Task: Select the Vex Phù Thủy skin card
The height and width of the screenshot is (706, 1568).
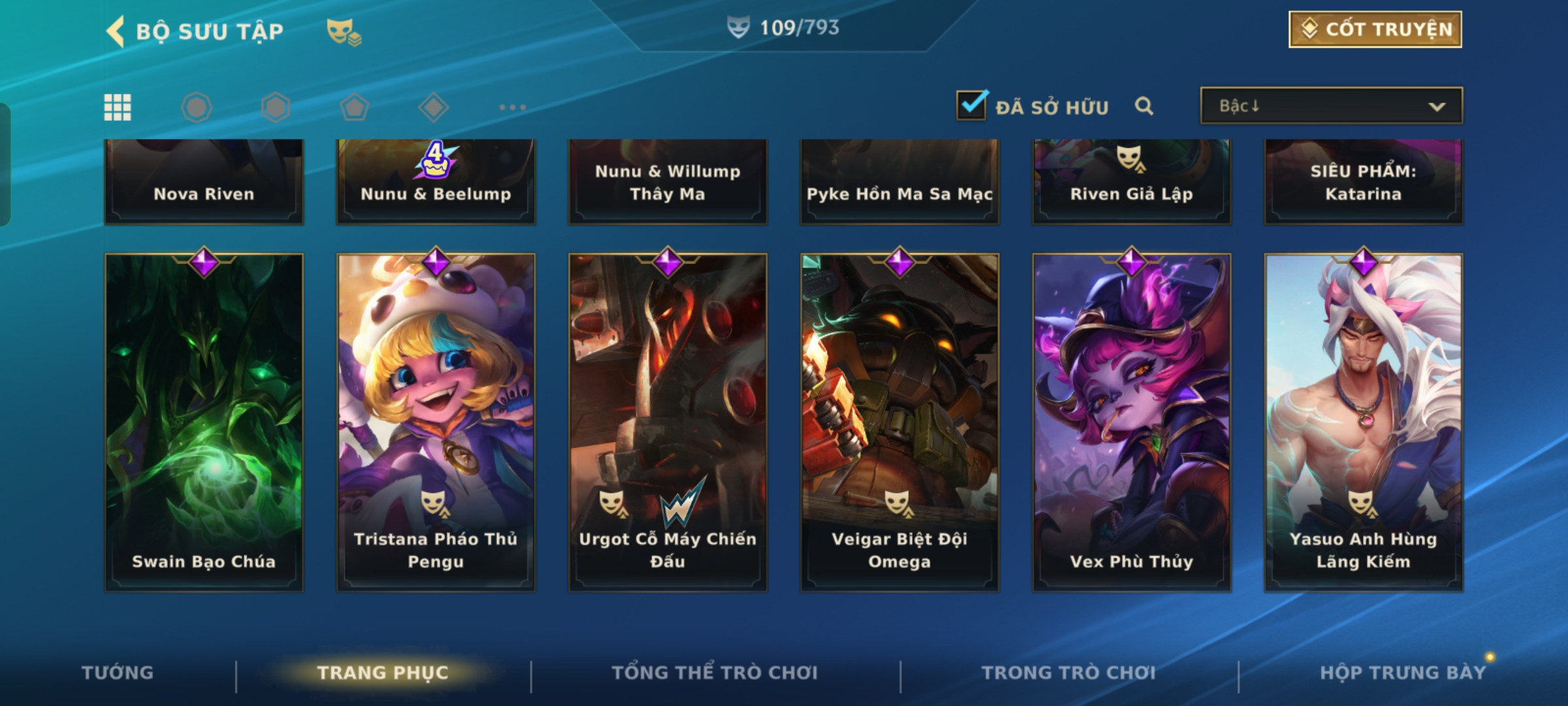Action: coord(1132,422)
